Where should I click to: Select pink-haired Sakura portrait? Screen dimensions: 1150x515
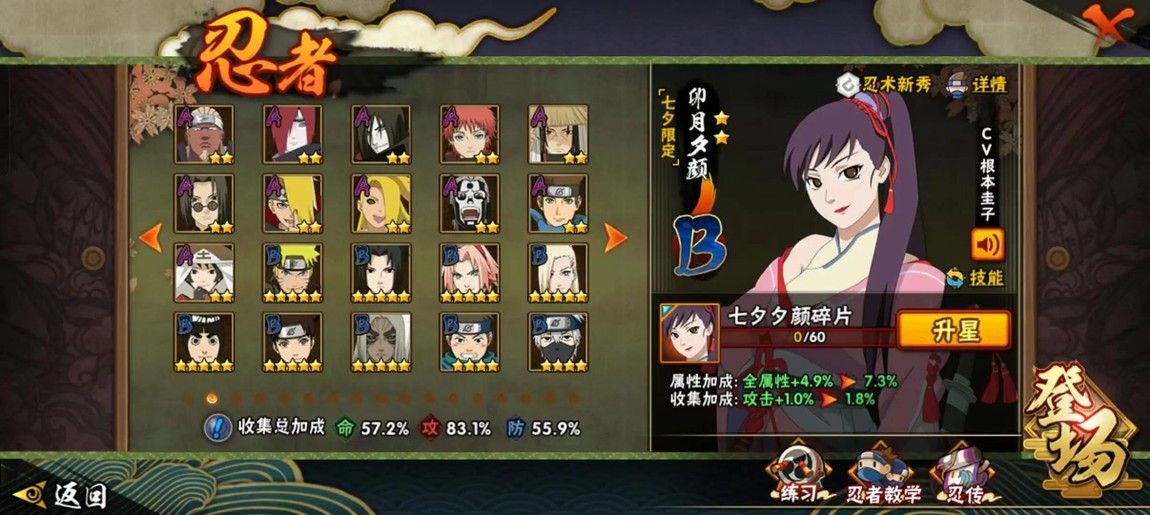(x=469, y=270)
